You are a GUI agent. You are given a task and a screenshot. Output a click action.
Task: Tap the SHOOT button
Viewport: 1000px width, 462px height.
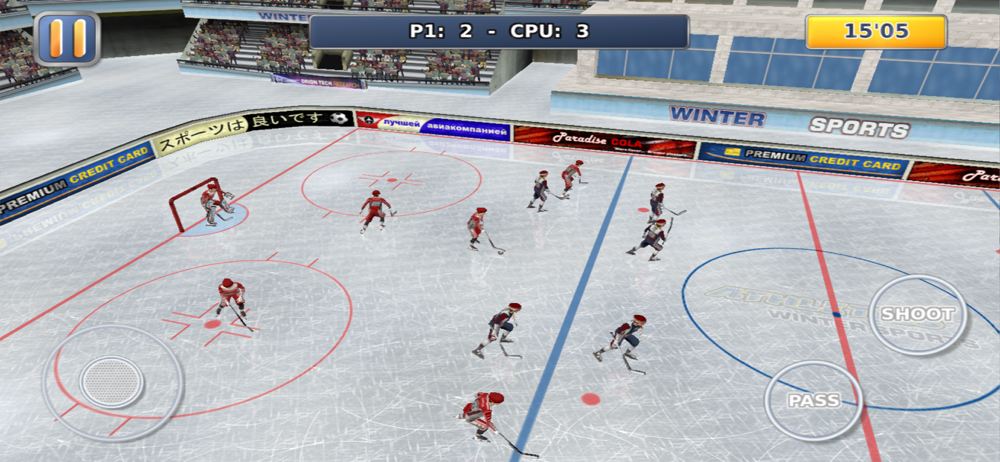(x=917, y=315)
